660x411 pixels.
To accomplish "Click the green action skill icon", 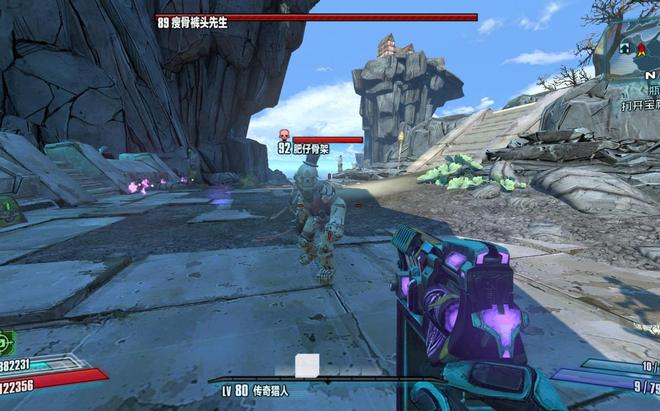I will [6, 341].
